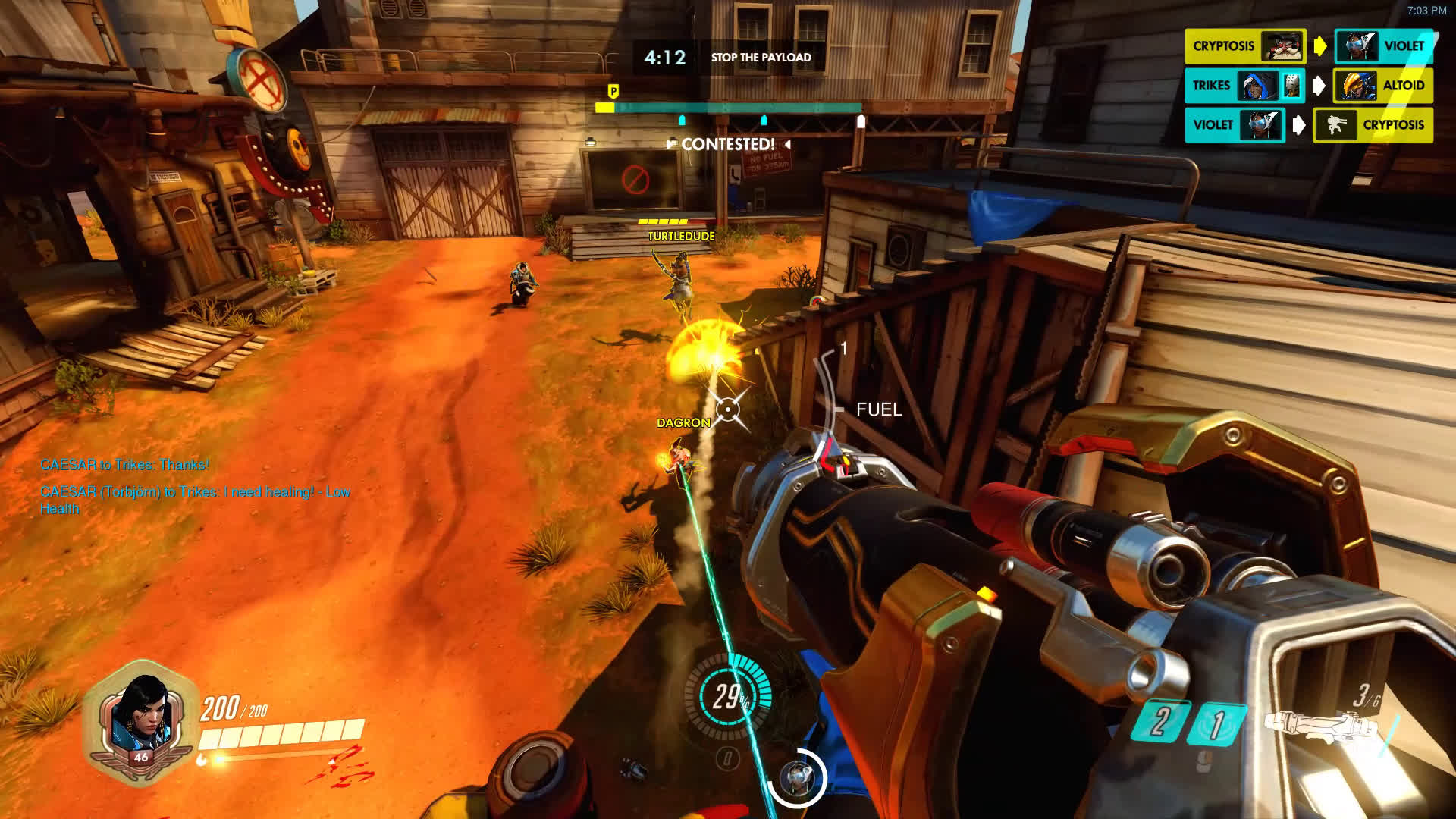
Task: Click CAESAR's 'Thanks!' chat message
Action: pyautogui.click(x=124, y=465)
